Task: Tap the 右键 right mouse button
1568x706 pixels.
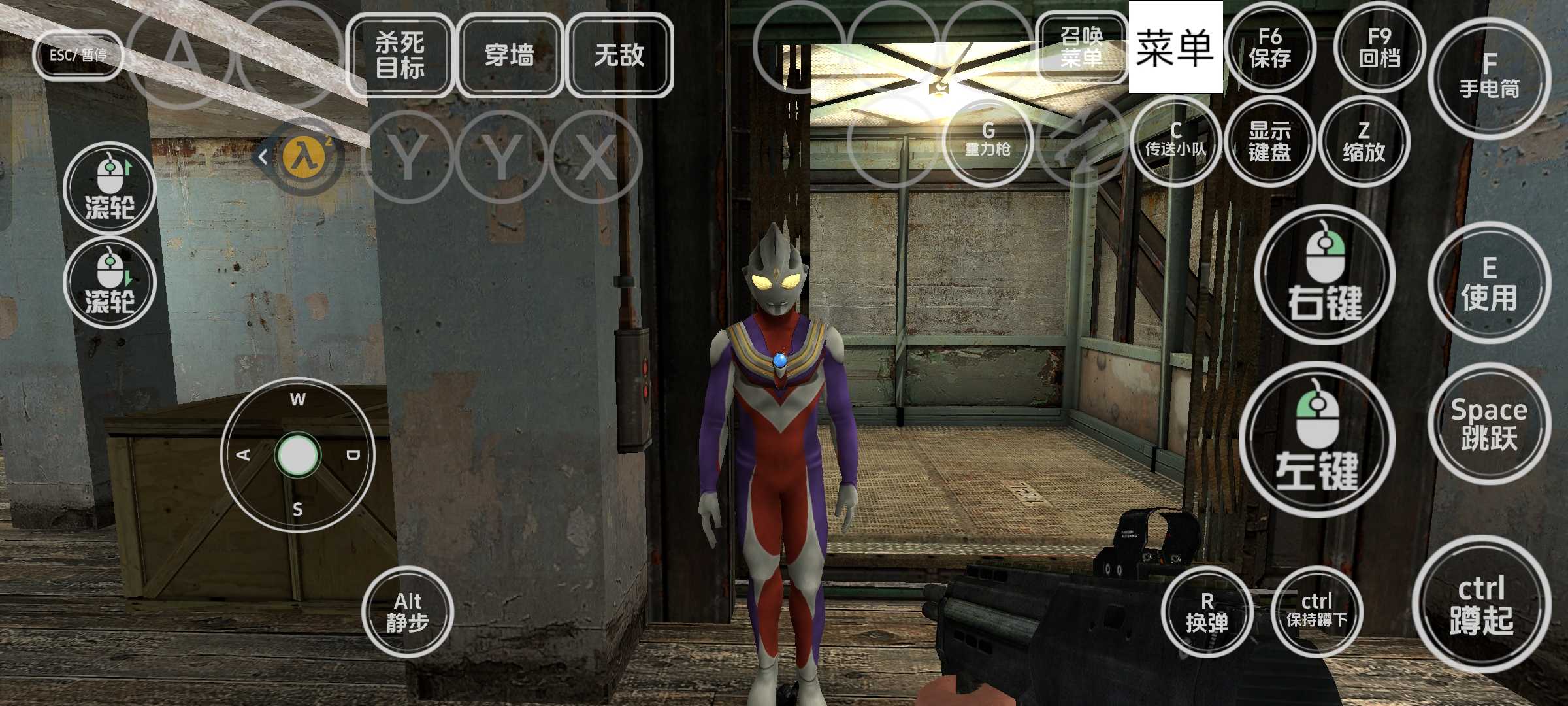Action: (x=1324, y=275)
